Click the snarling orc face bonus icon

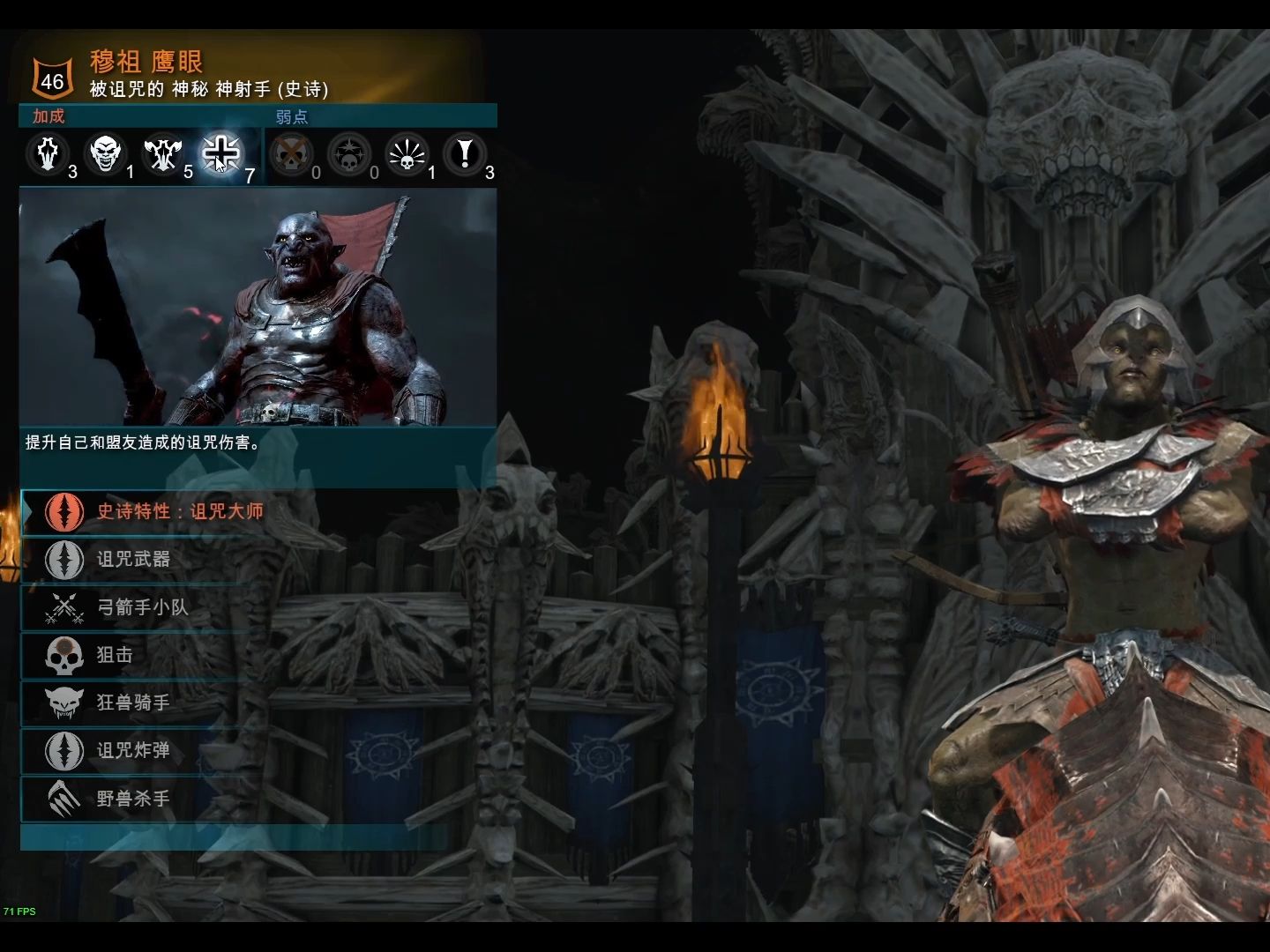[106, 154]
